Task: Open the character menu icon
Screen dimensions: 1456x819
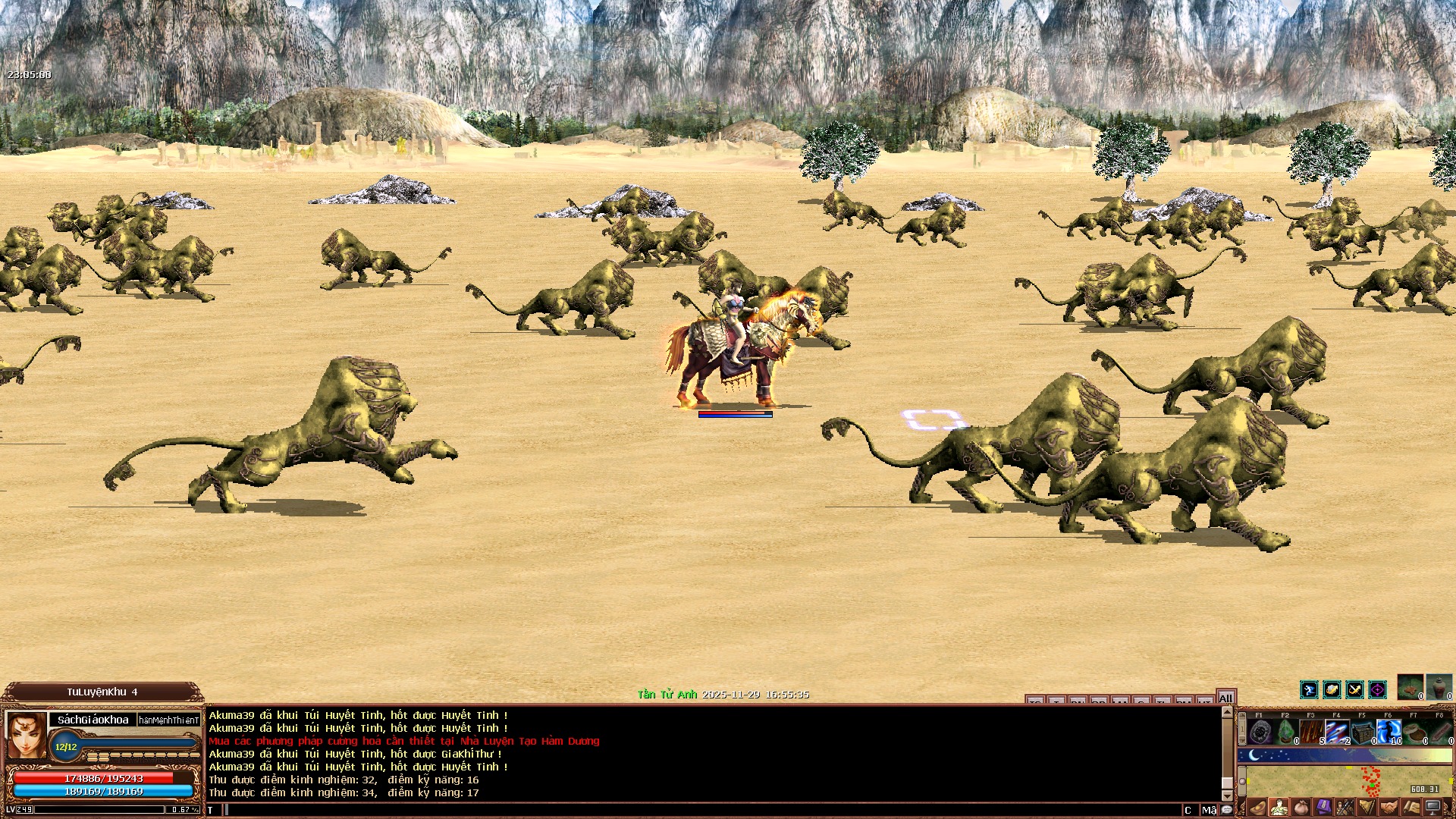Action: (1279, 807)
